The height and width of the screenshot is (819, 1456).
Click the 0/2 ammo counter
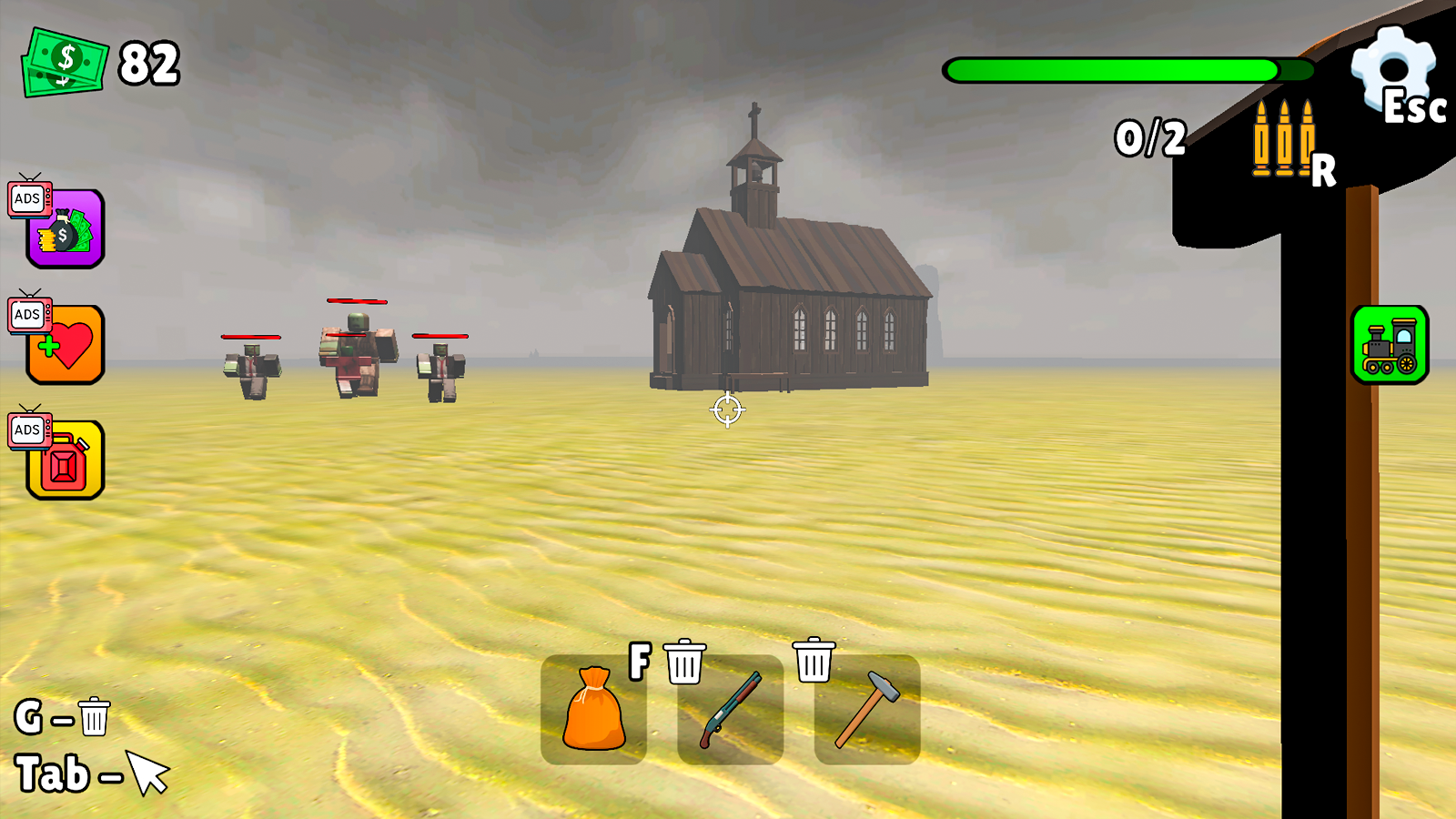pos(1149,136)
